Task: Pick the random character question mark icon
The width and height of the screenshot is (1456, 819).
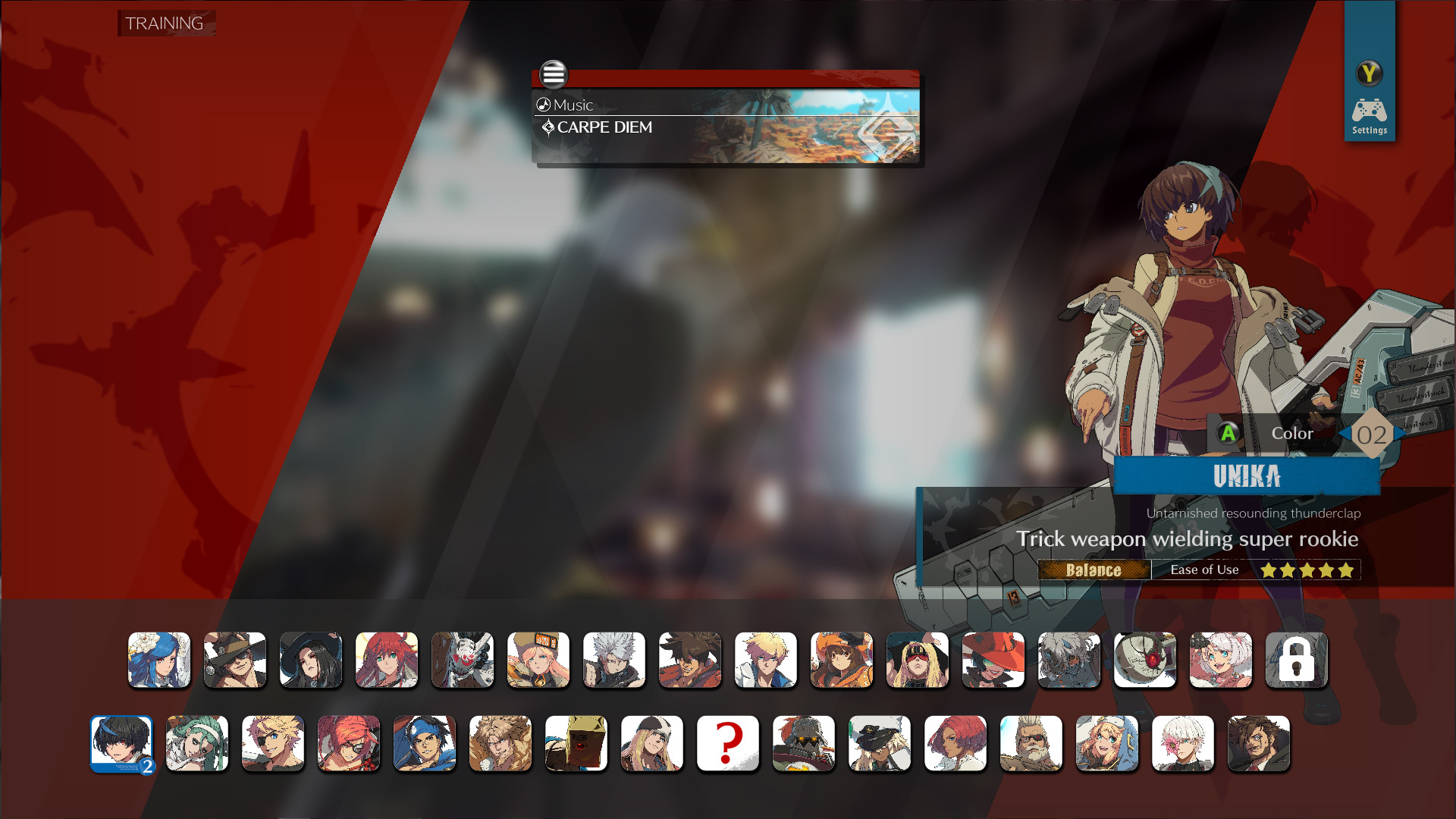Action: (727, 744)
